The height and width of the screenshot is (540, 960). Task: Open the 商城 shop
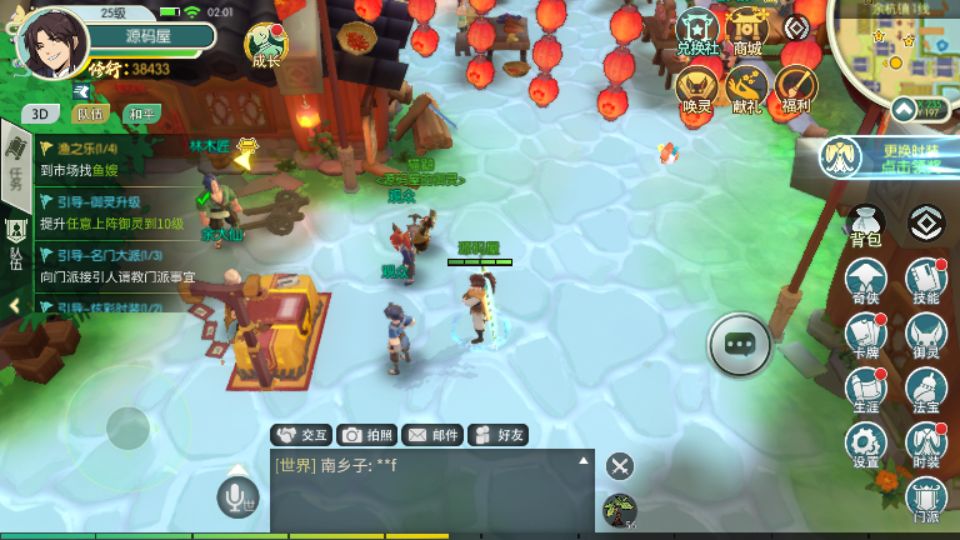pyautogui.click(x=747, y=30)
